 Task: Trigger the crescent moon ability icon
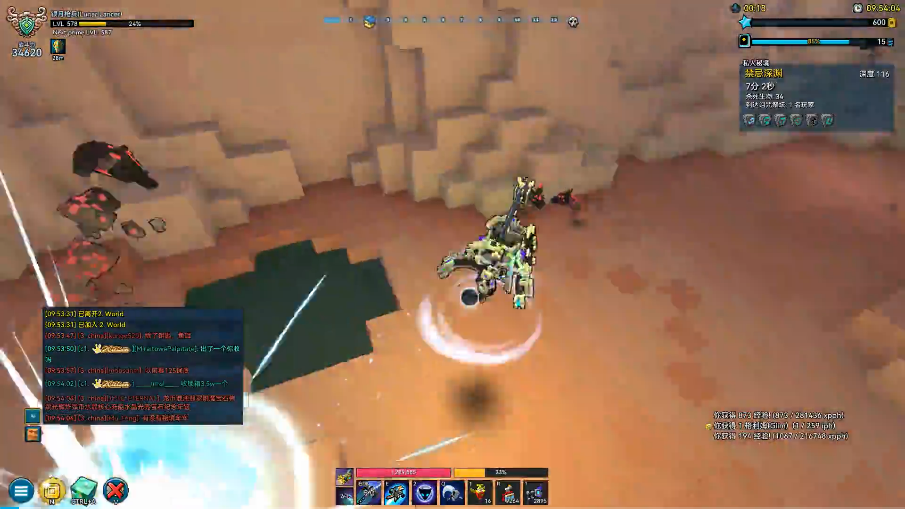[x=452, y=492]
